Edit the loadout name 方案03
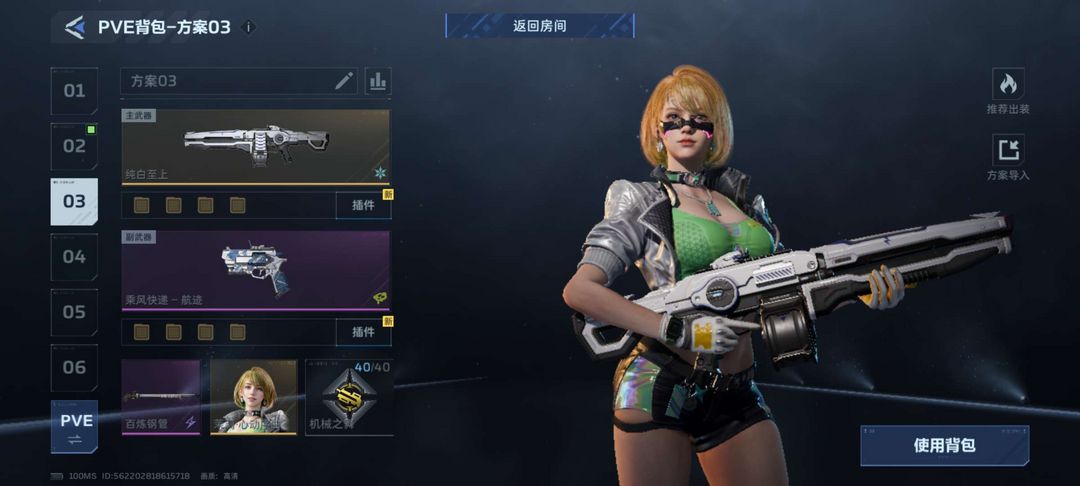The height and width of the screenshot is (486, 1080). tap(344, 81)
